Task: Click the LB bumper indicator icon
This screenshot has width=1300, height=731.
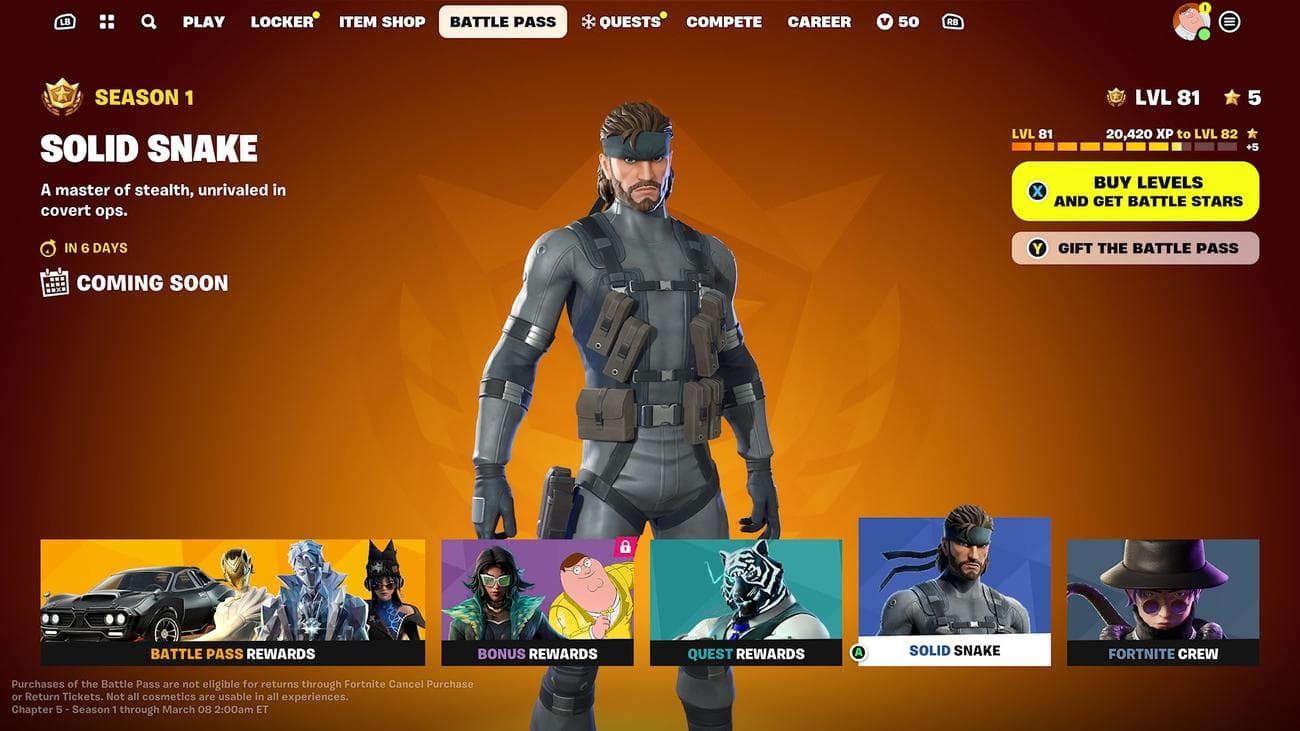Action: tap(64, 20)
